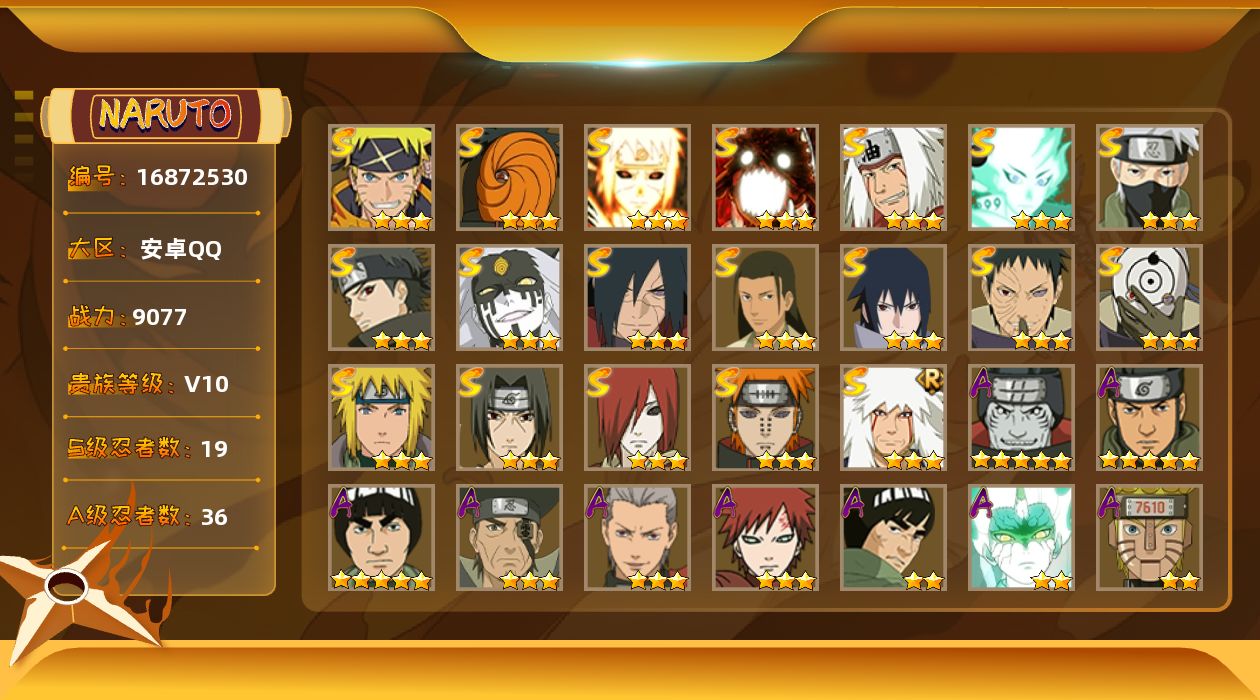The width and height of the screenshot is (1260, 700).
Task: Pick the orange-haired Pain with face piercings
Action: click(765, 417)
